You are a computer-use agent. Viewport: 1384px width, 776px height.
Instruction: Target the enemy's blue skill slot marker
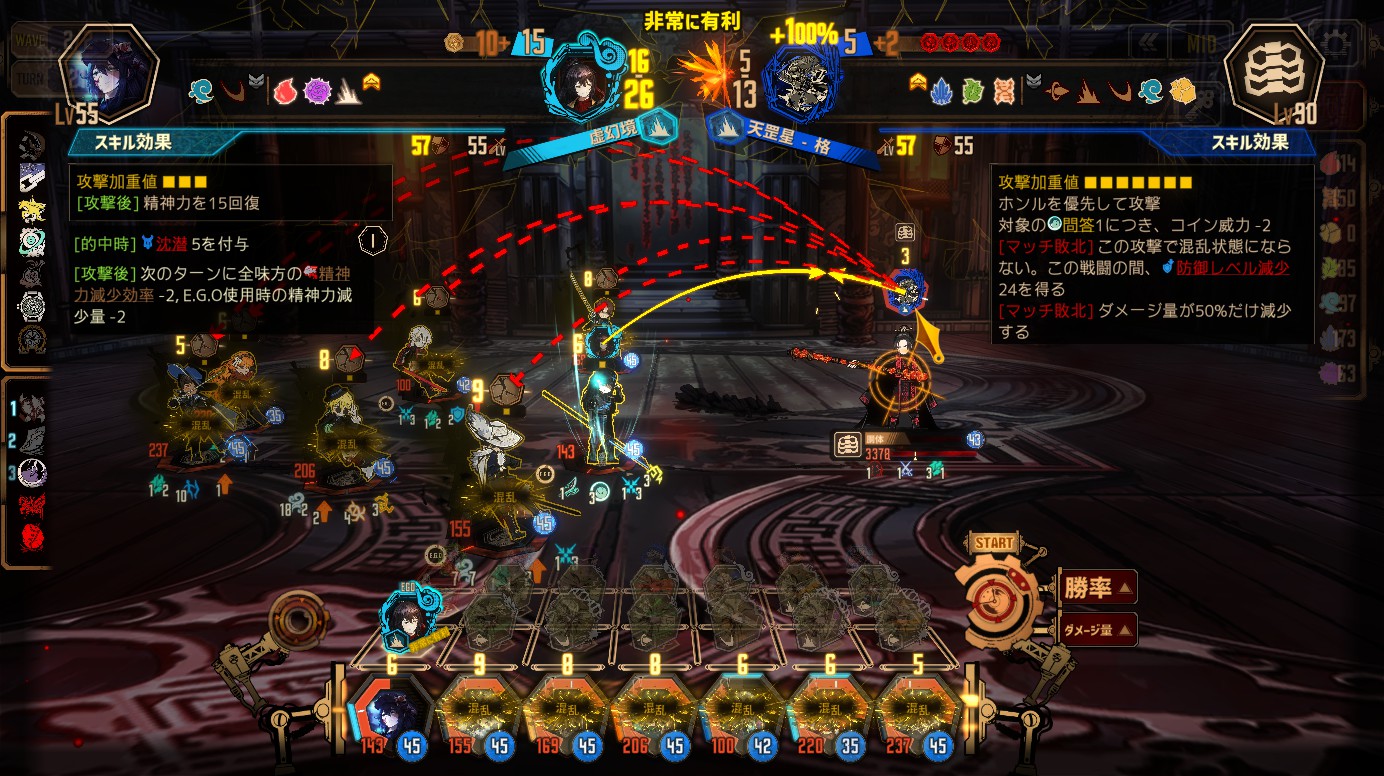pyautogui.click(x=907, y=290)
